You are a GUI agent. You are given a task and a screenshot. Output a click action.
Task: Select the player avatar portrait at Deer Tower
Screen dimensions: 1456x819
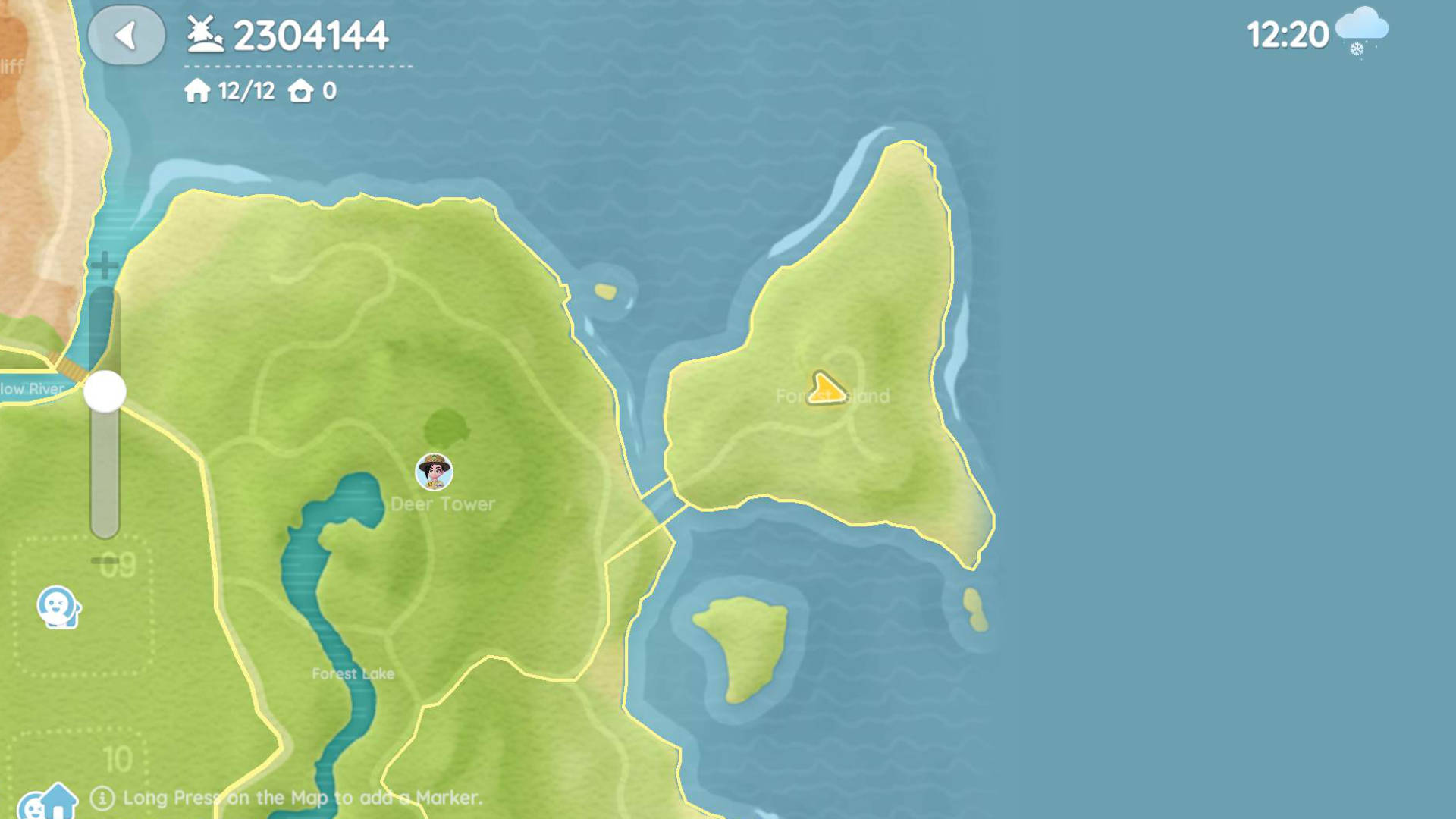(434, 472)
